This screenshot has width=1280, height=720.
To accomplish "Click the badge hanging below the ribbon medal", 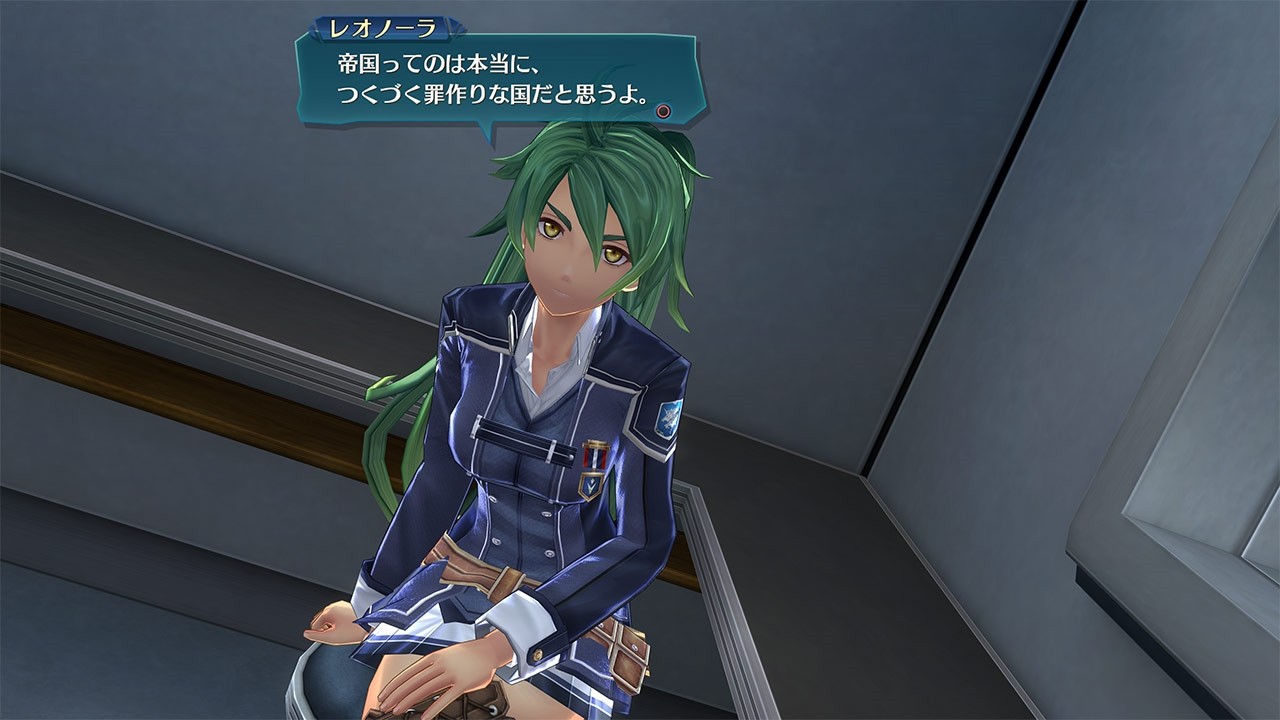I will pos(591,486).
